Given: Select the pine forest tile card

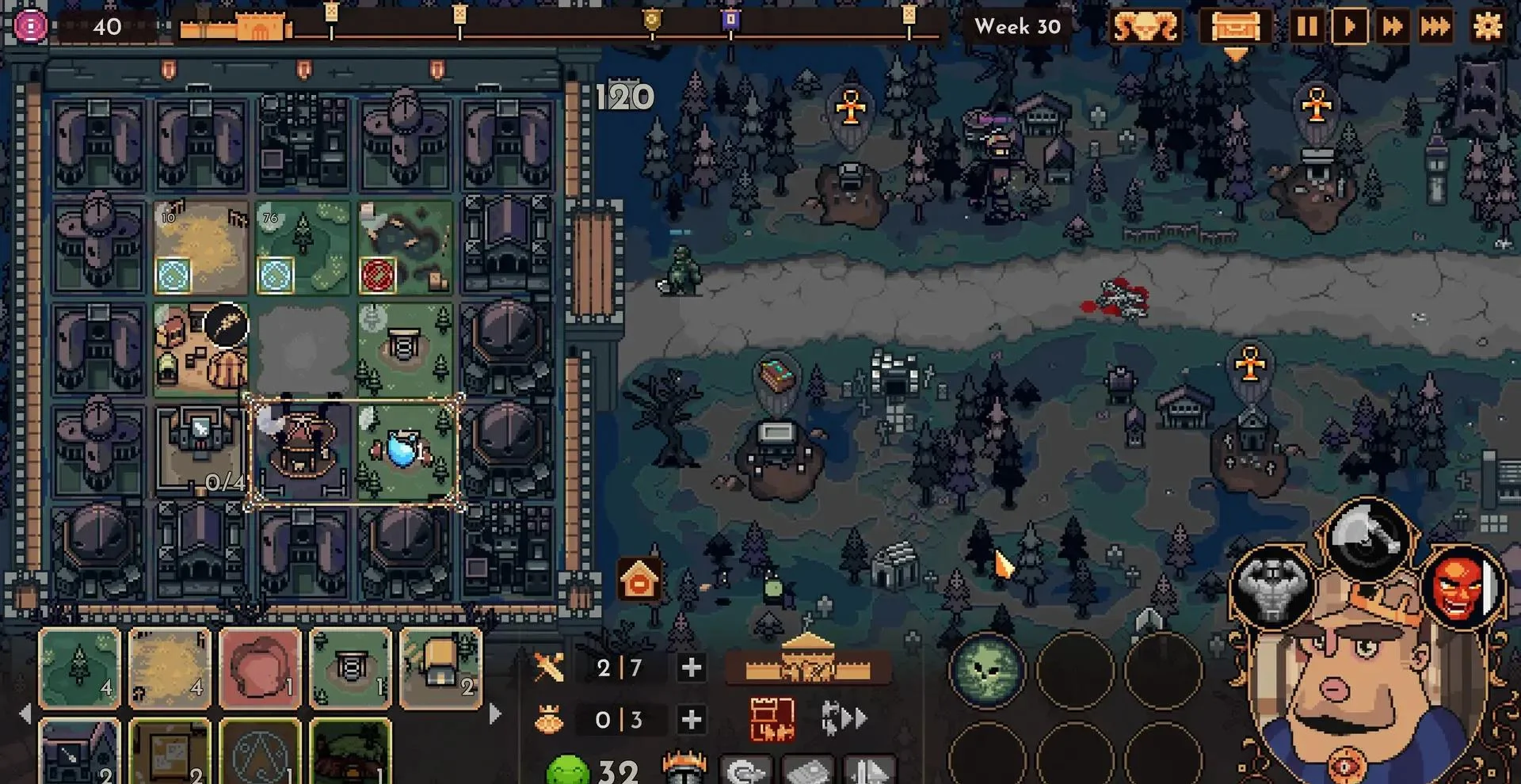Looking at the screenshot, I should 80,667.
